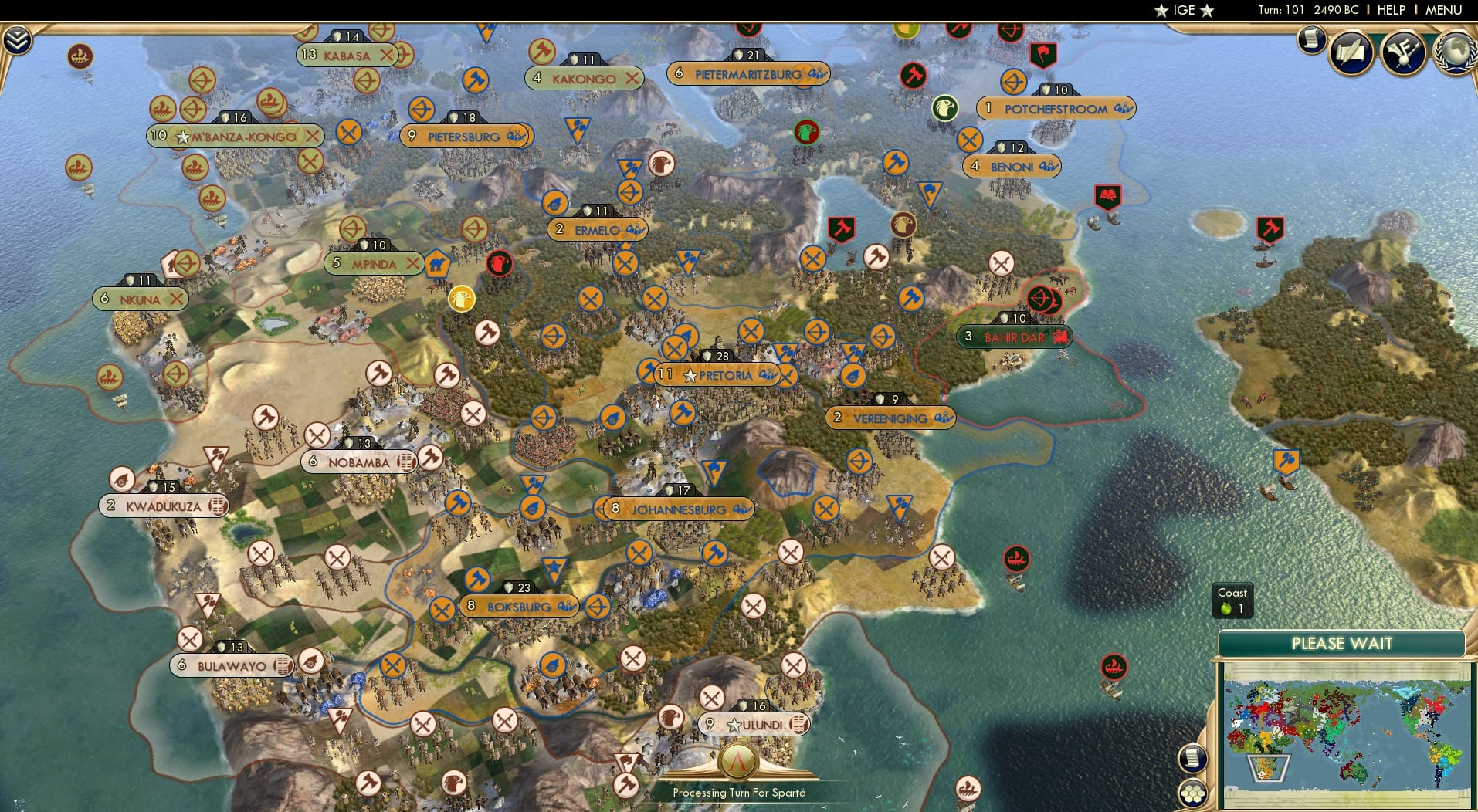The width and height of the screenshot is (1478, 812).
Task: Select the yellow eagle city-state icon near Mpinda
Action: point(462,300)
